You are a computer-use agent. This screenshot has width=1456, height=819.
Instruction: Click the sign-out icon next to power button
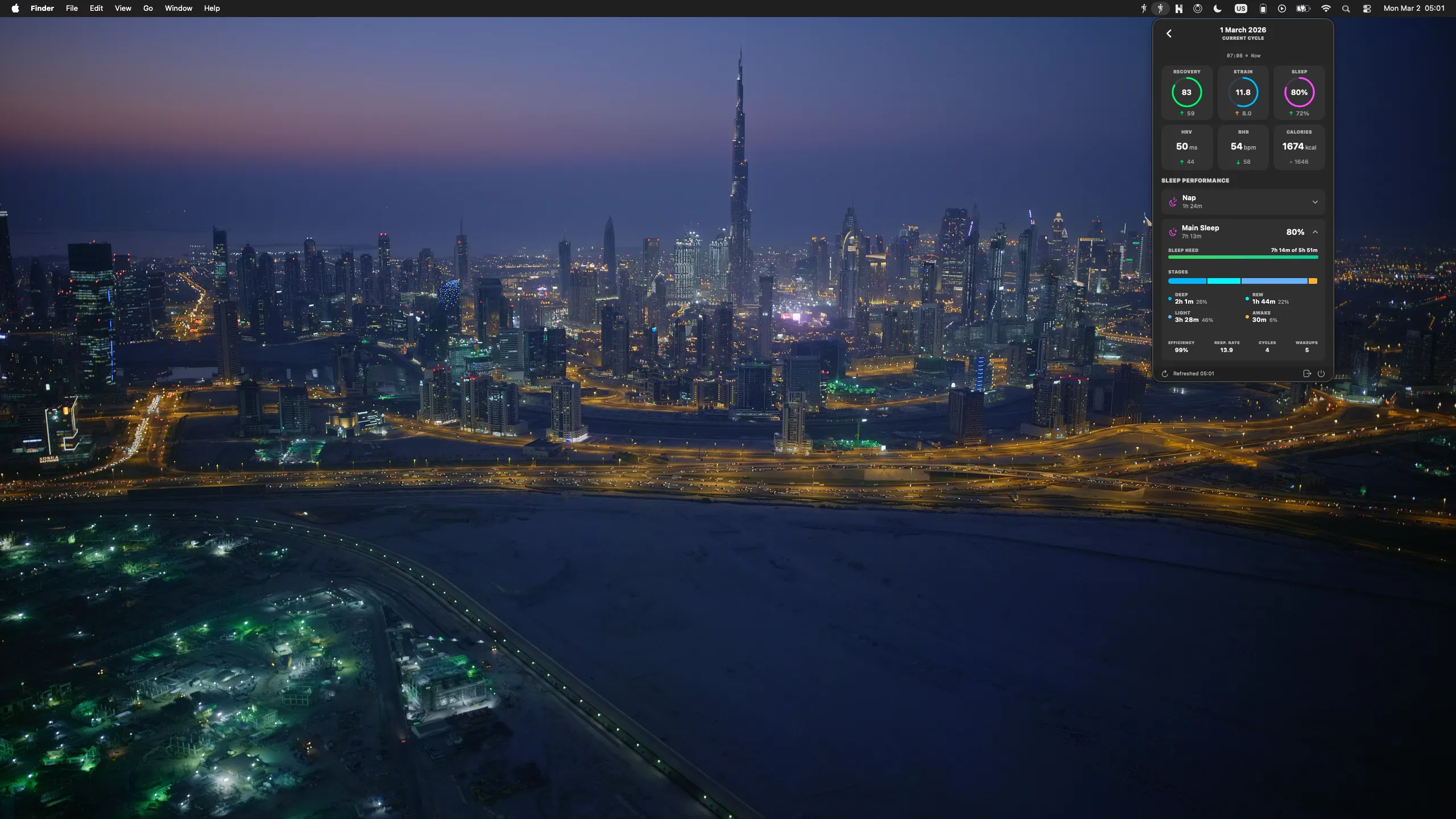pyautogui.click(x=1306, y=374)
